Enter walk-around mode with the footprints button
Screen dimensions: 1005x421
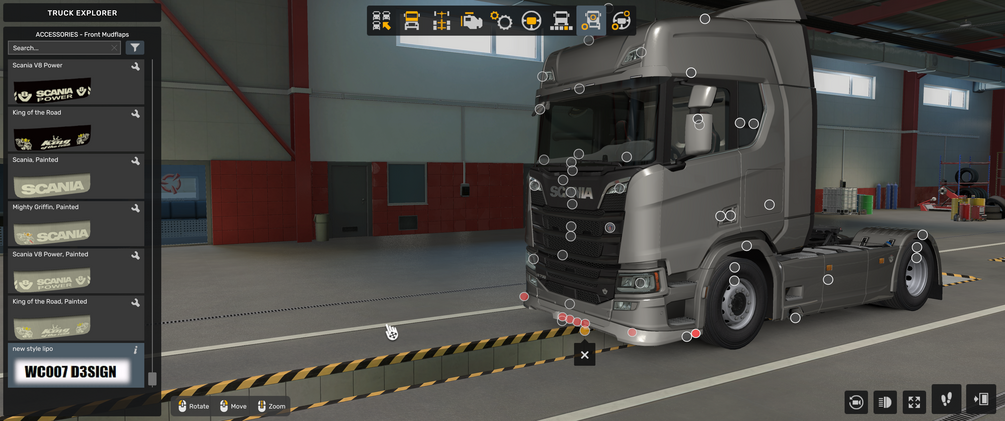[x=946, y=399]
